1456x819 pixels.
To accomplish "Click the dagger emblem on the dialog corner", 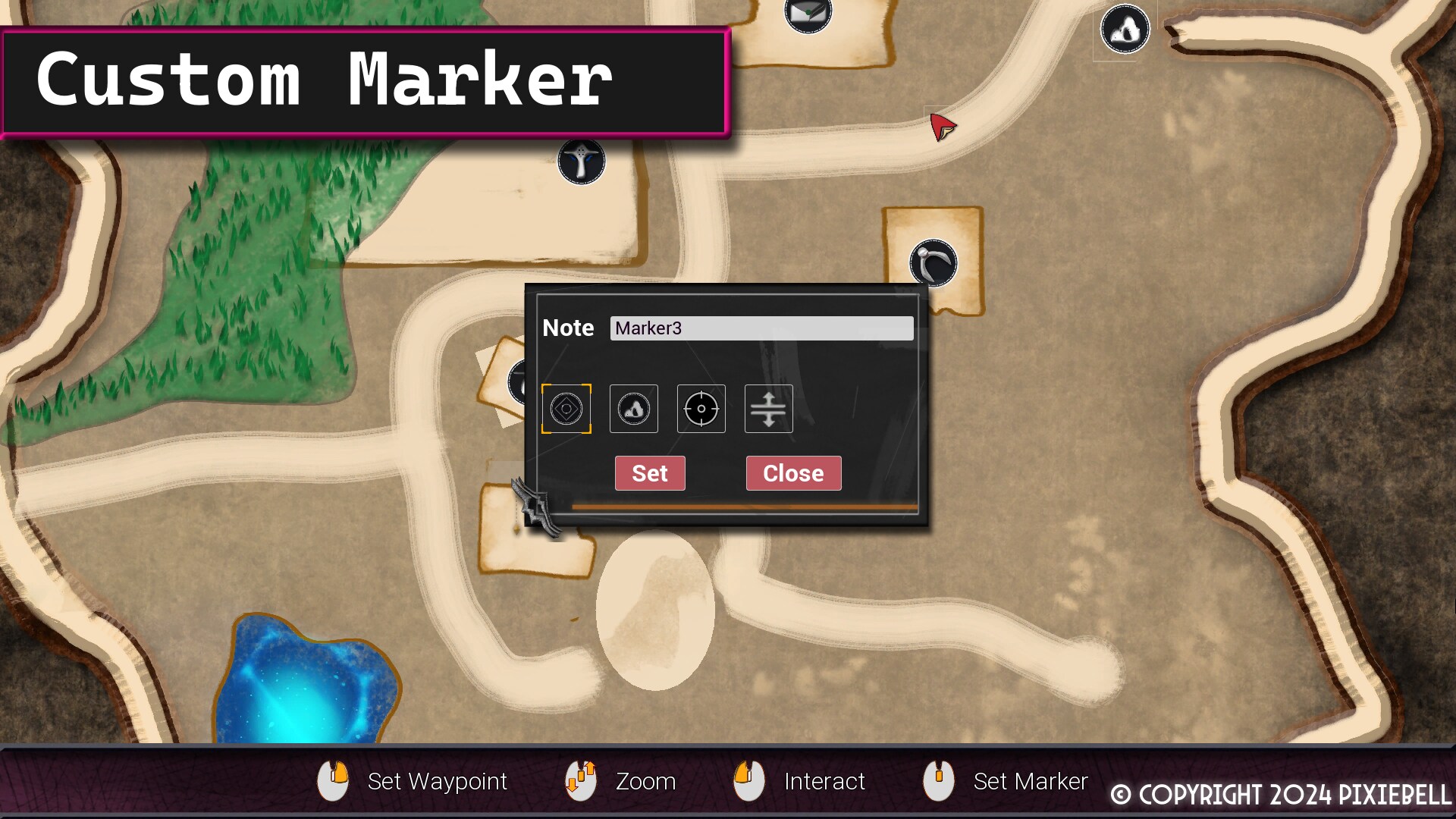I will (536, 504).
